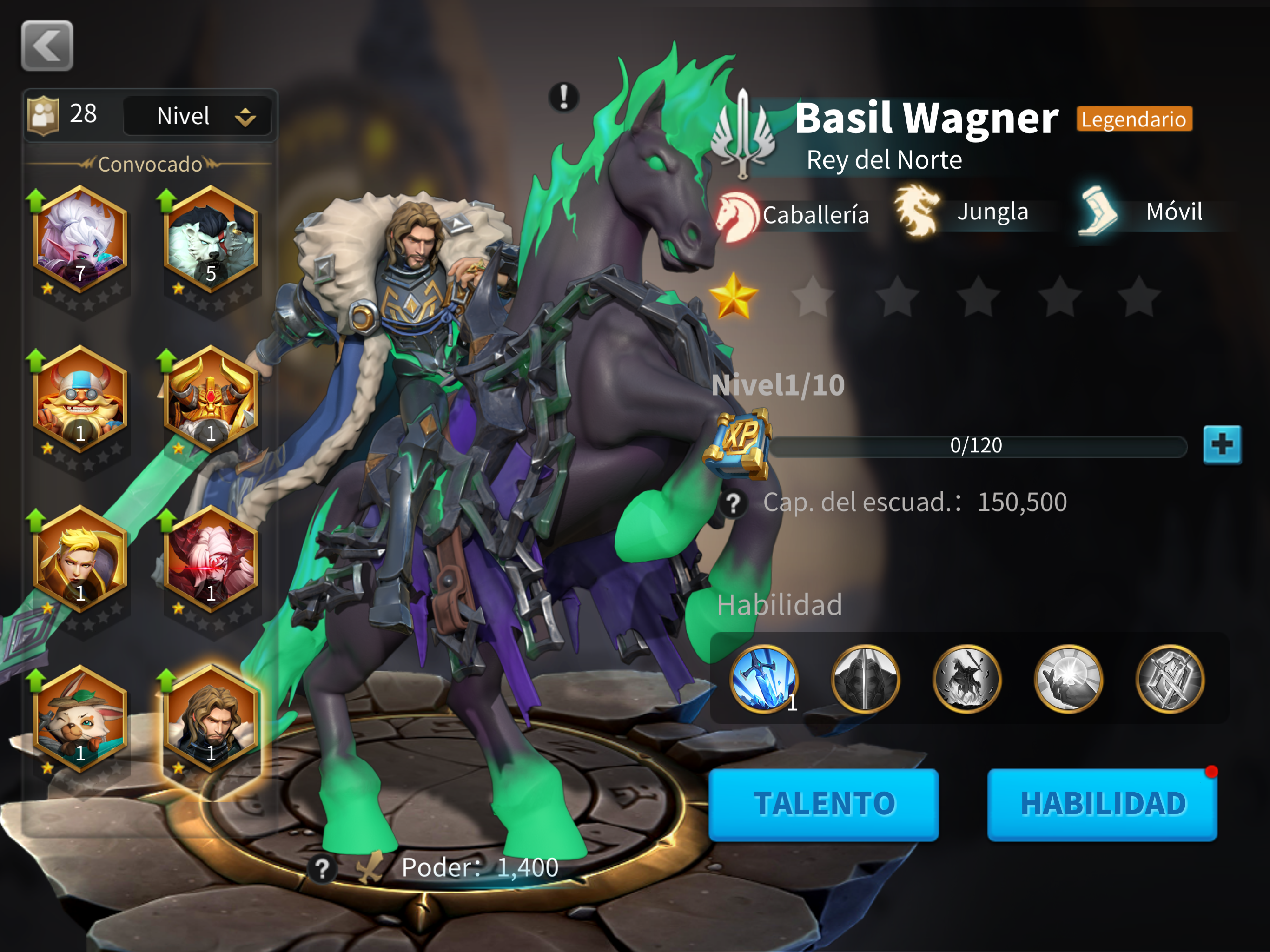Add XP with the plus button
Screen dimensions: 1270x952
1222,444
